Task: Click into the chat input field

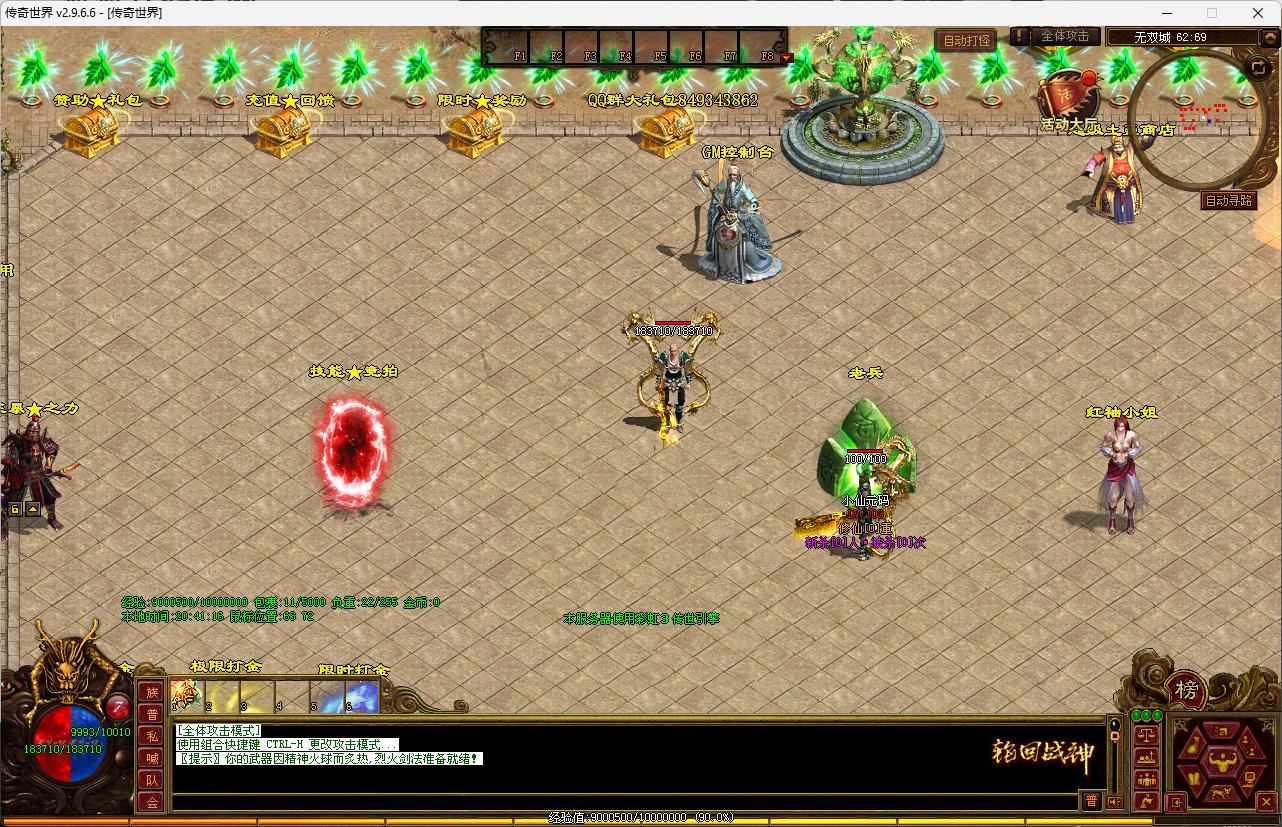Action: click(x=620, y=801)
